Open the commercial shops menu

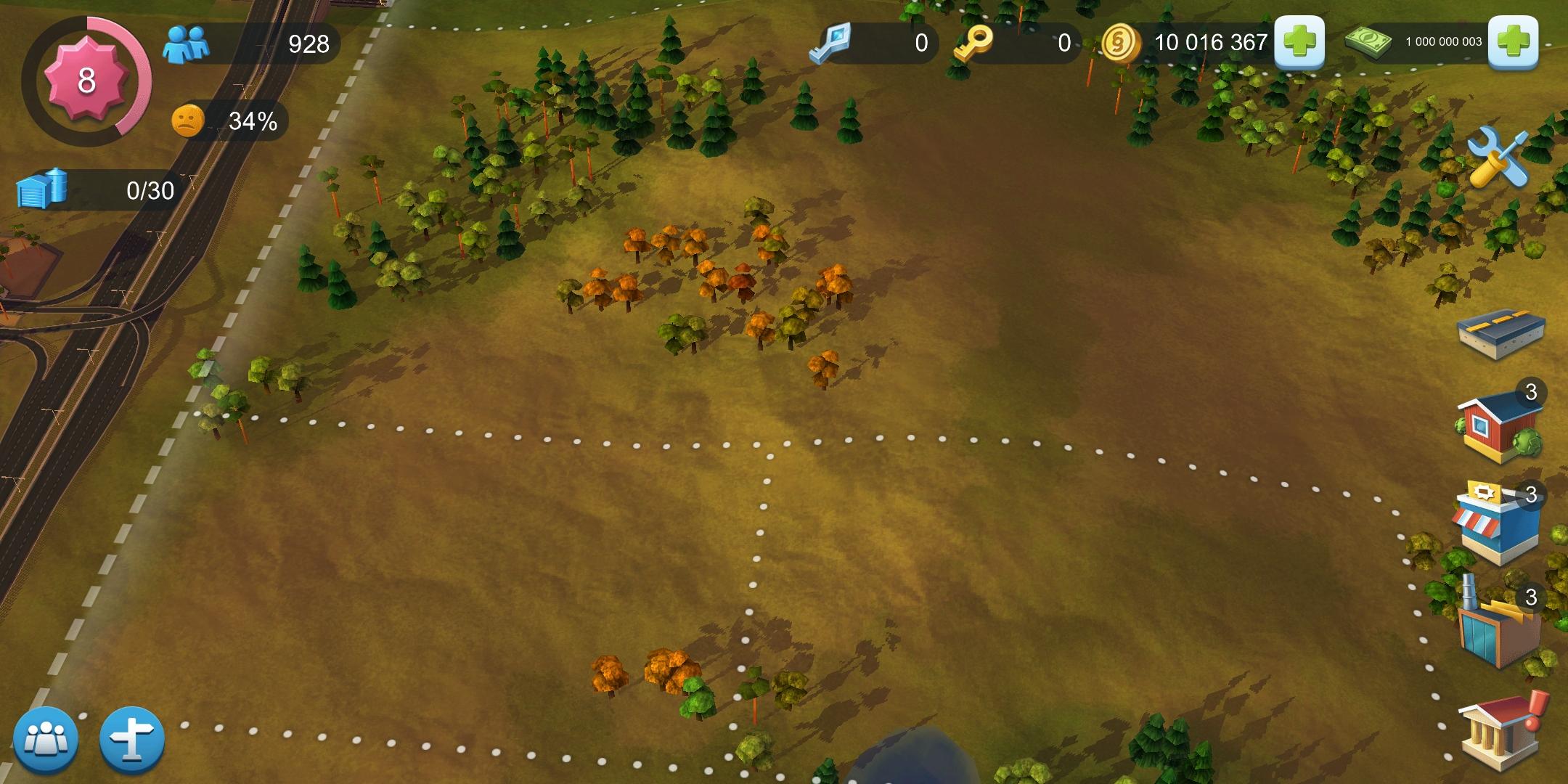click(x=1497, y=524)
